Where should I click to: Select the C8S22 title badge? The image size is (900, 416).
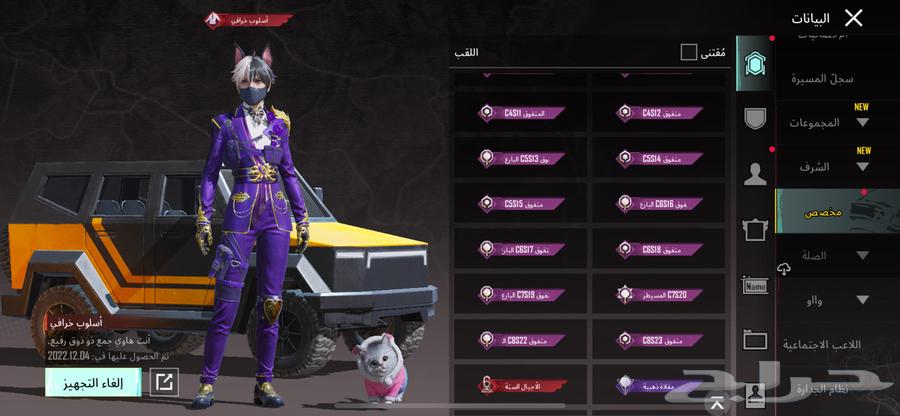click(x=520, y=339)
